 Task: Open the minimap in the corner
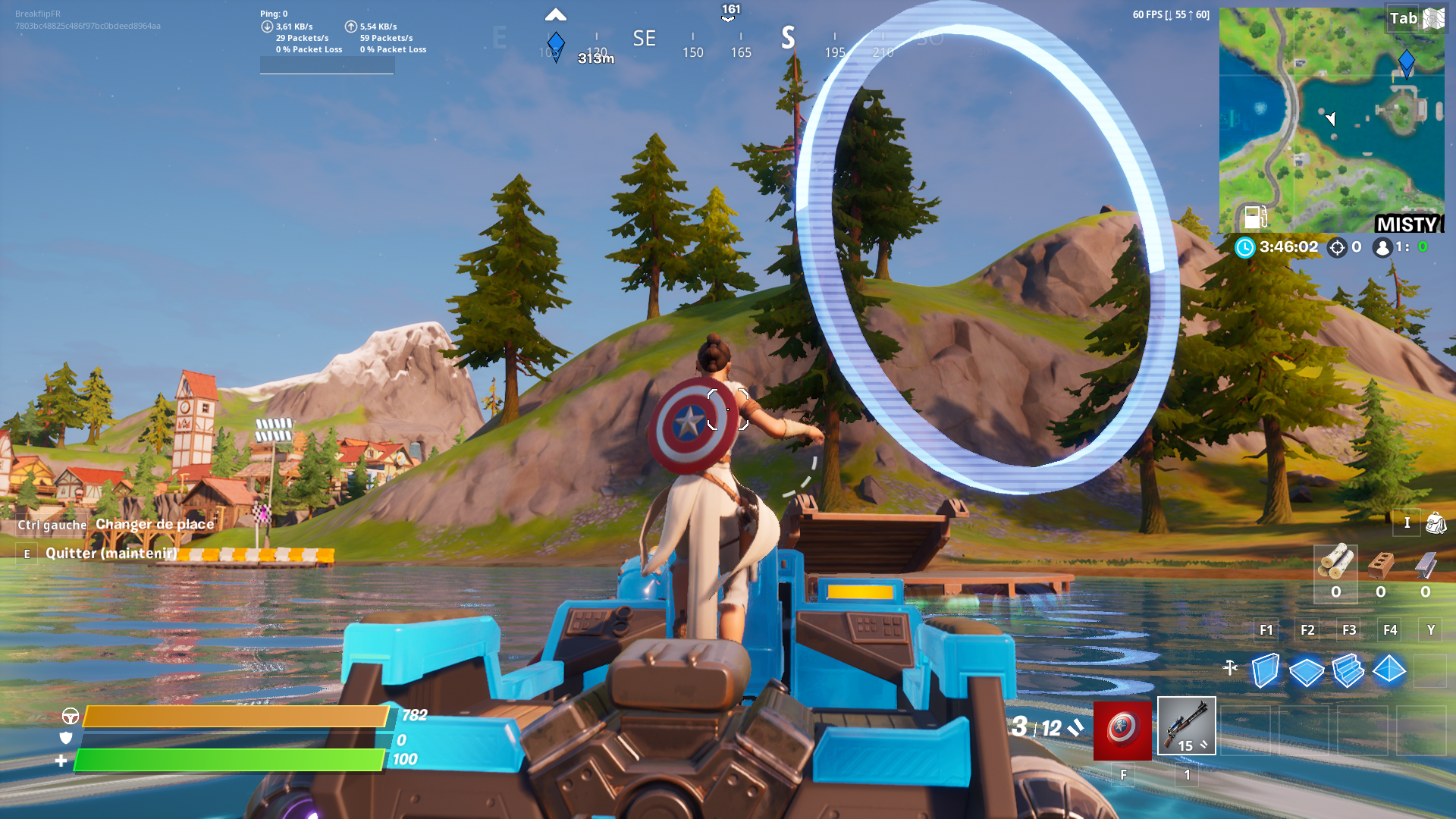(1331, 120)
